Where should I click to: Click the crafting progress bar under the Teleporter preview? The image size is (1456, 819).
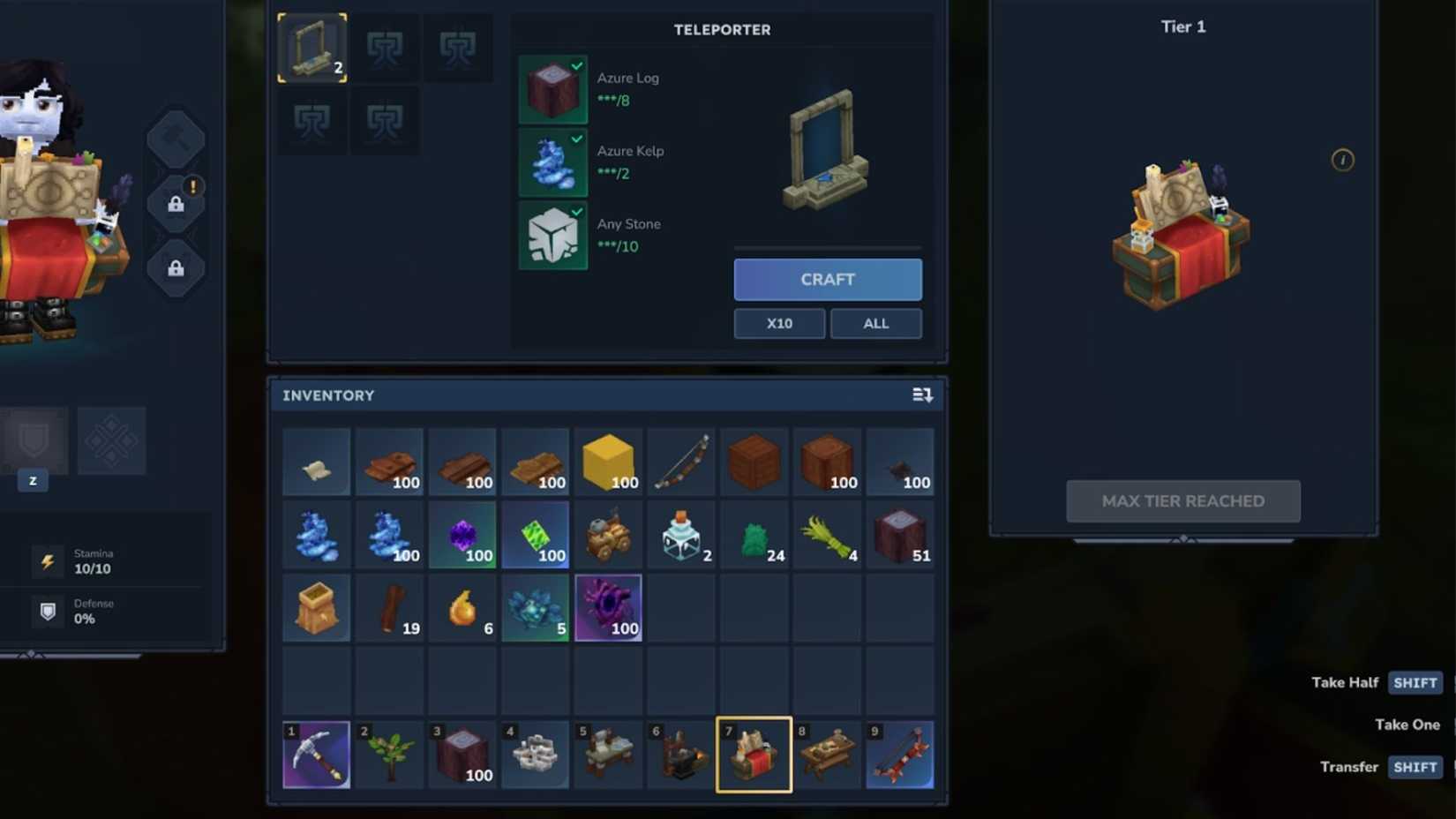click(827, 248)
